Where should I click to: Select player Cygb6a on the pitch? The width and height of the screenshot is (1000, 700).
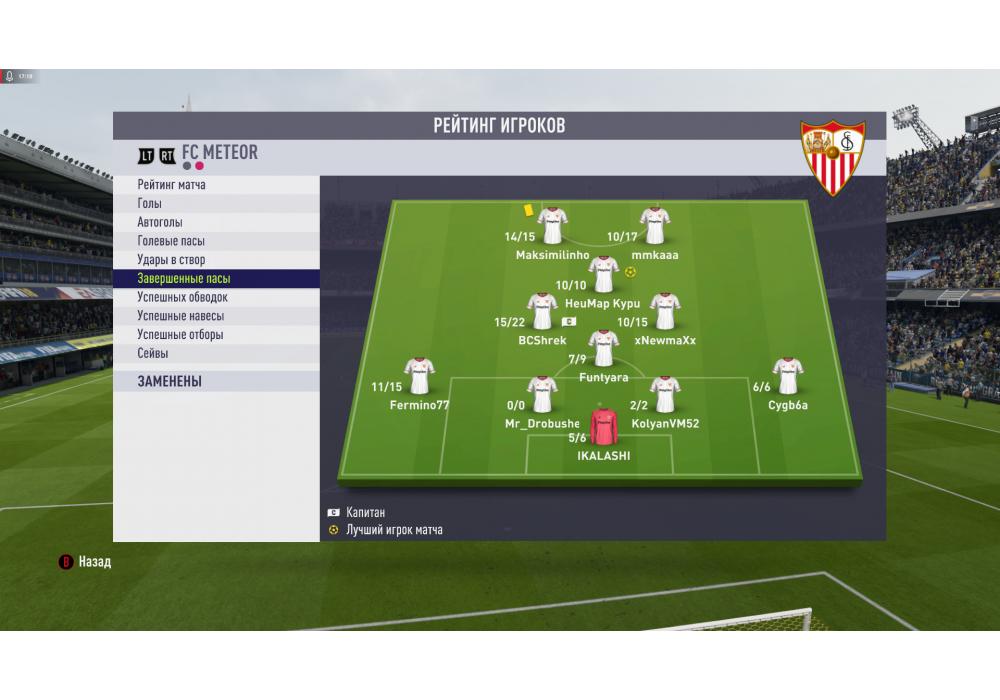[x=787, y=375]
